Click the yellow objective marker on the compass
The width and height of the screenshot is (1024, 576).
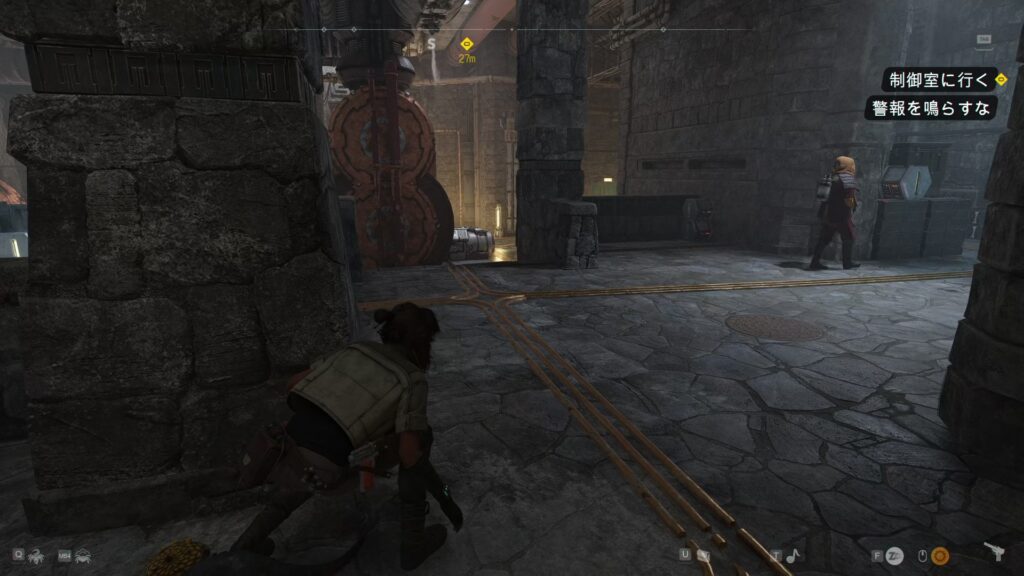pyautogui.click(x=466, y=44)
